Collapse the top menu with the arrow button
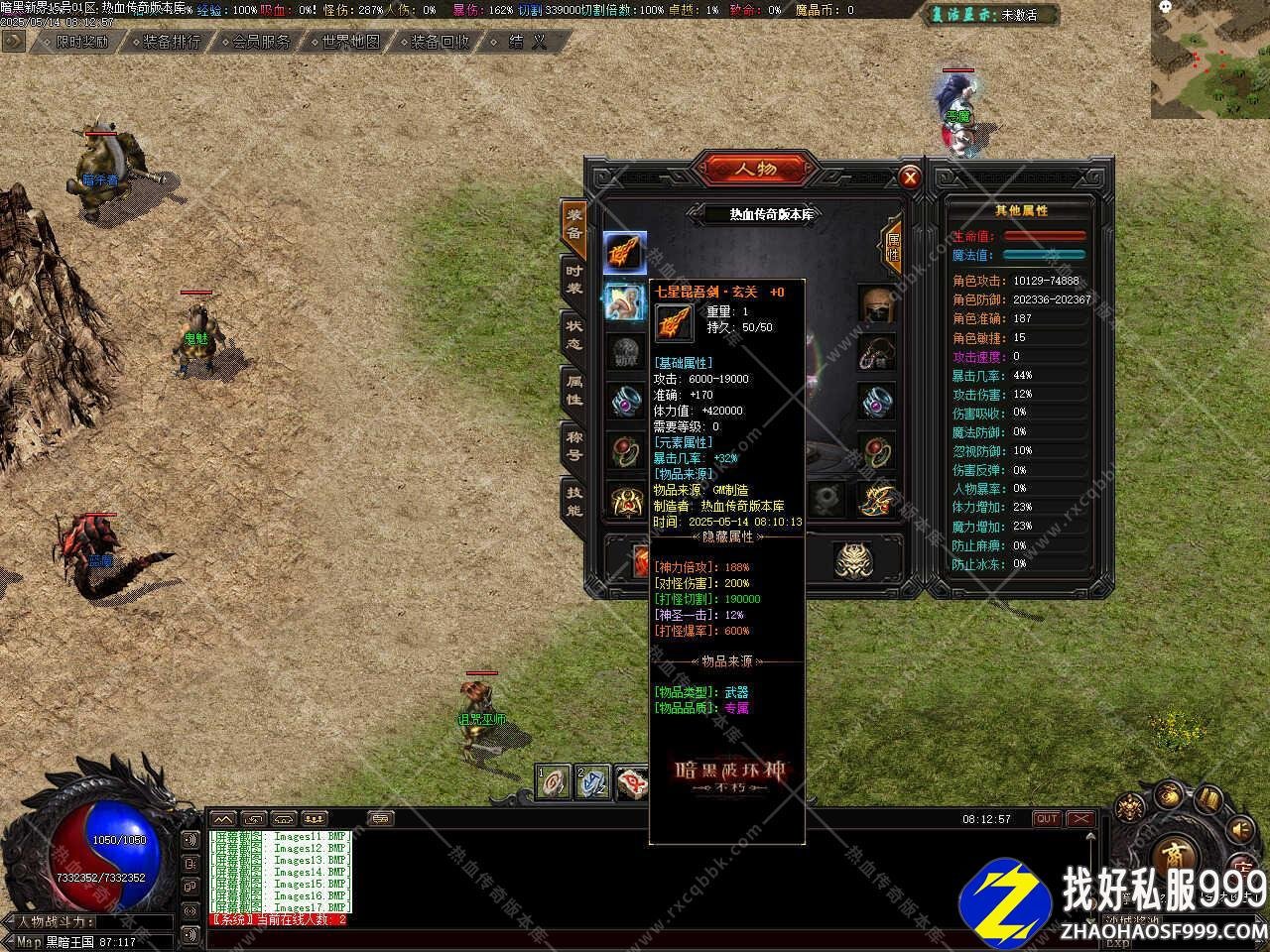Viewport: 1270px width, 952px height. [13, 41]
